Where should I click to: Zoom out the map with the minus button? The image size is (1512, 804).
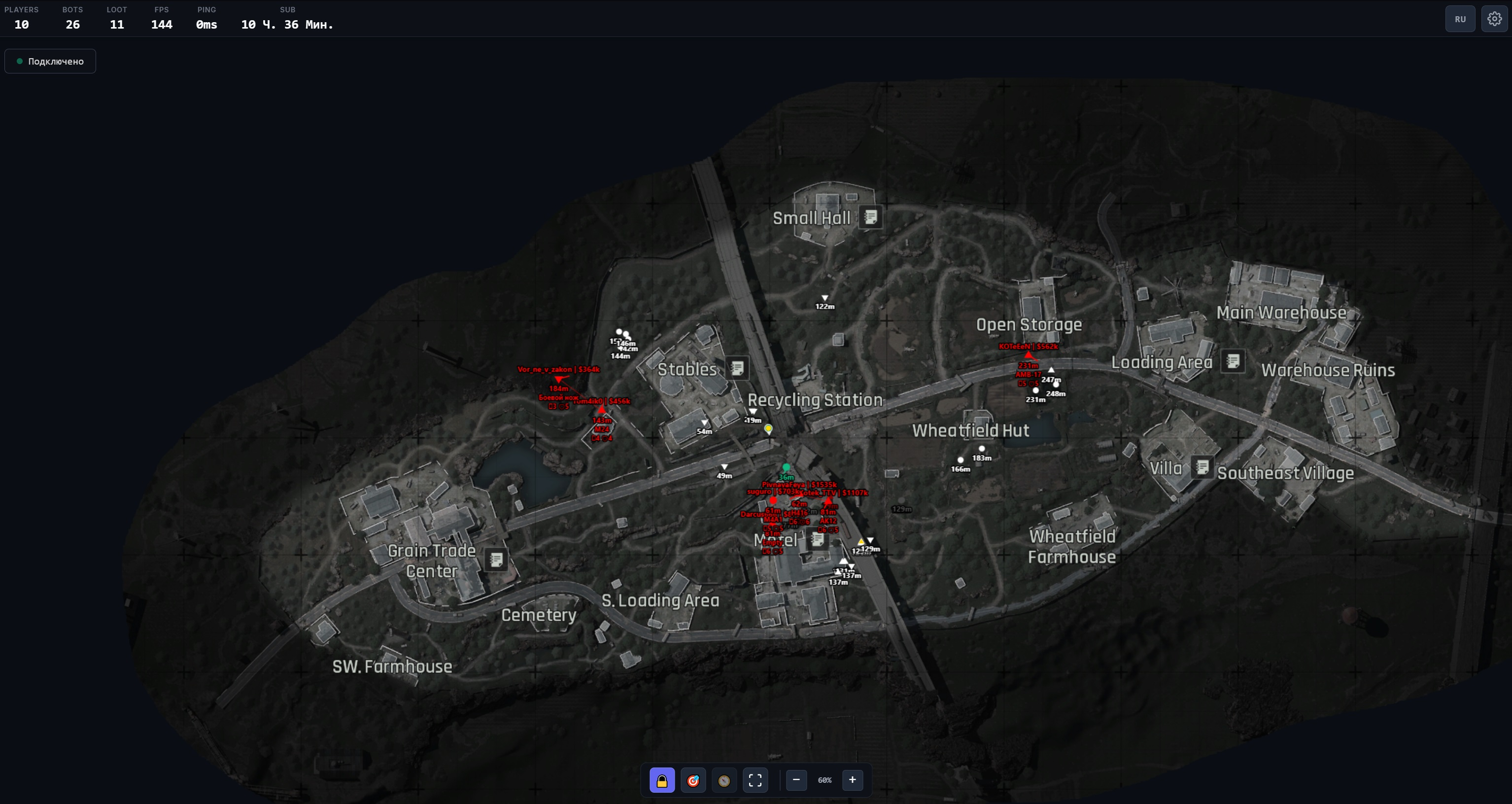pos(796,780)
